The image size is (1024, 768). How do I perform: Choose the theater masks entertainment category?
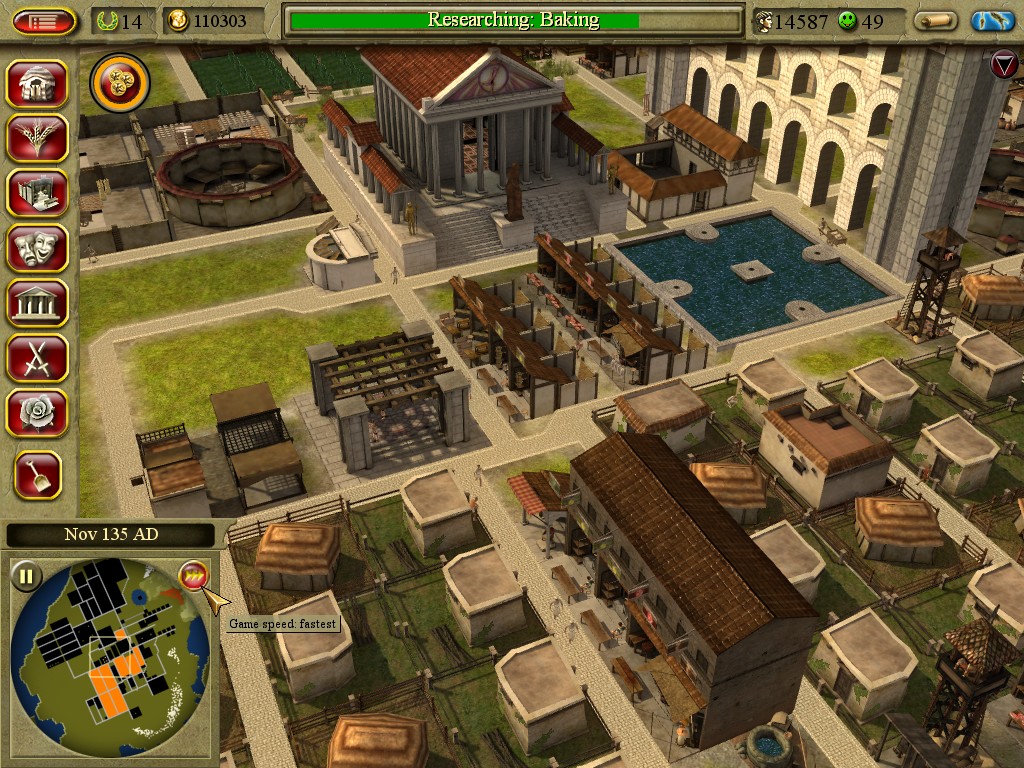pos(37,247)
